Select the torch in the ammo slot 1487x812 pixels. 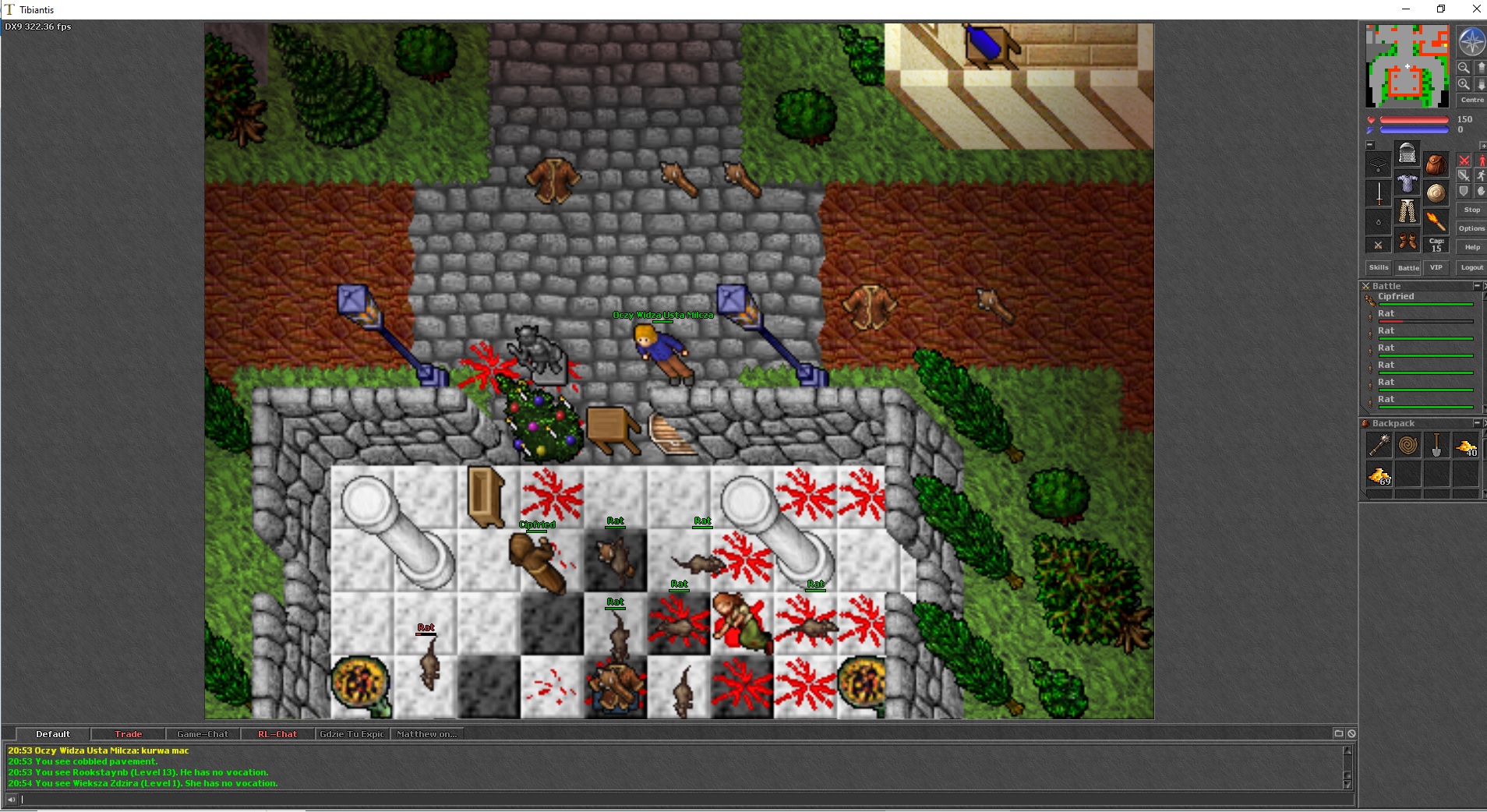[1436, 221]
